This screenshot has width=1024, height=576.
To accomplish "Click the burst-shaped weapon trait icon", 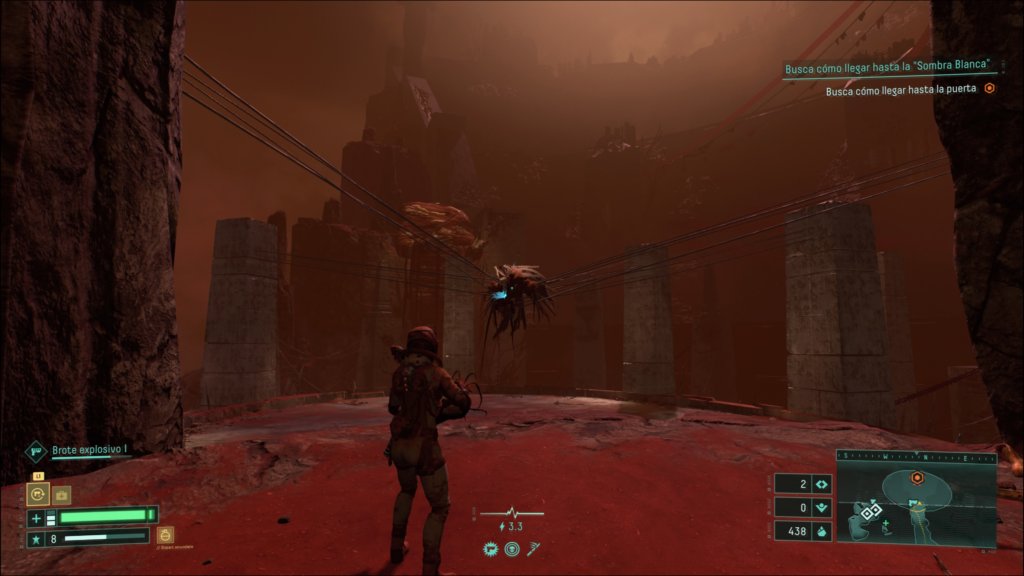I will tap(492, 548).
